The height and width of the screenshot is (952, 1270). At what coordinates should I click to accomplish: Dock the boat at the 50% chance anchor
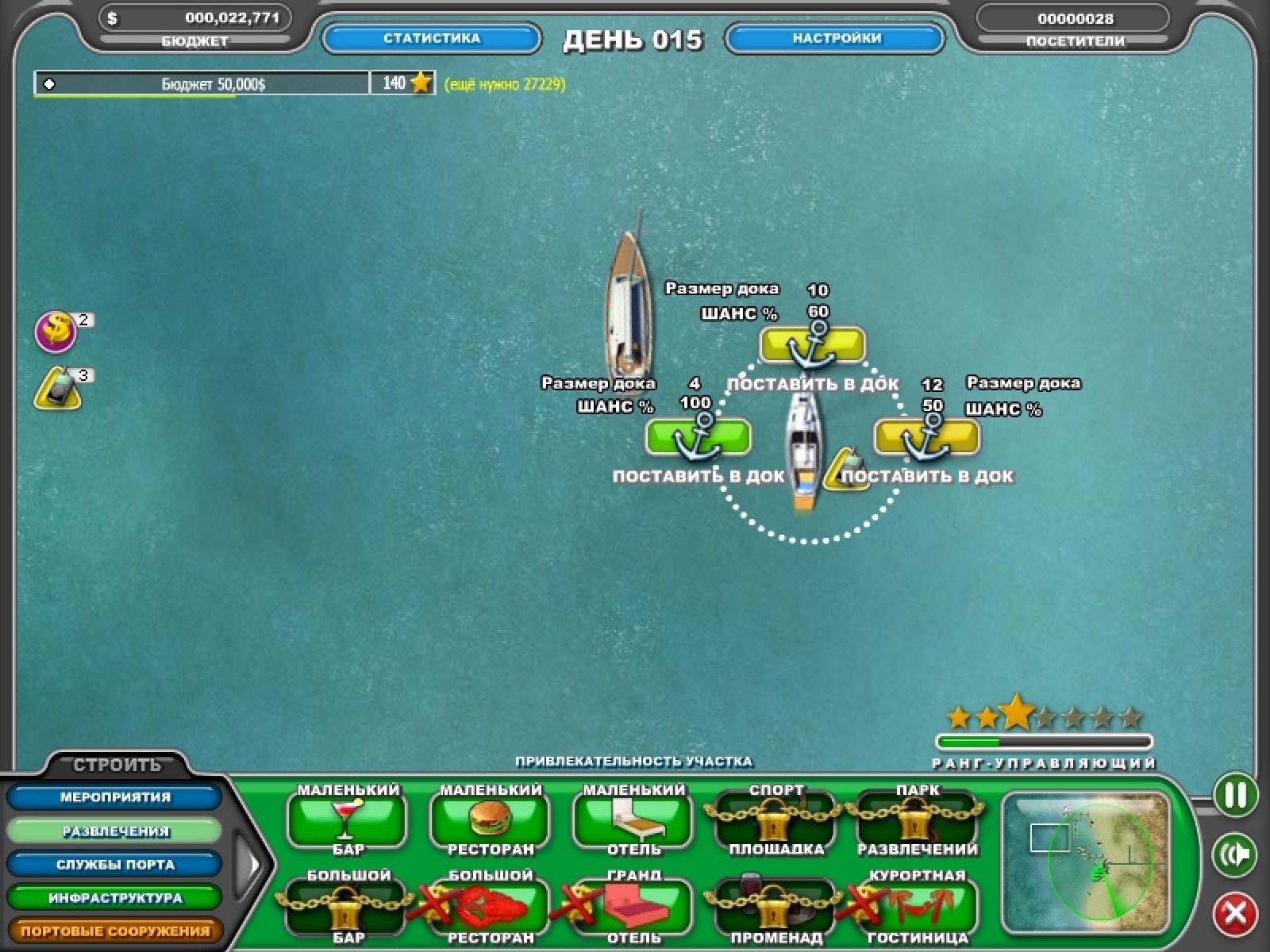click(x=926, y=438)
